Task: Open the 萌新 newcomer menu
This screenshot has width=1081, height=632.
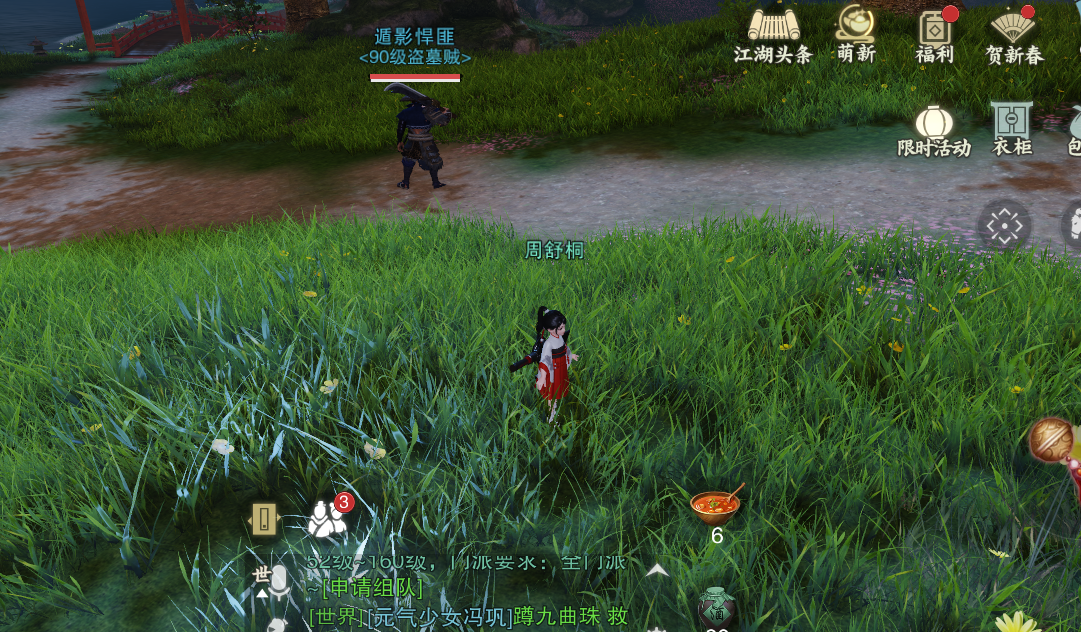Action: point(855,33)
